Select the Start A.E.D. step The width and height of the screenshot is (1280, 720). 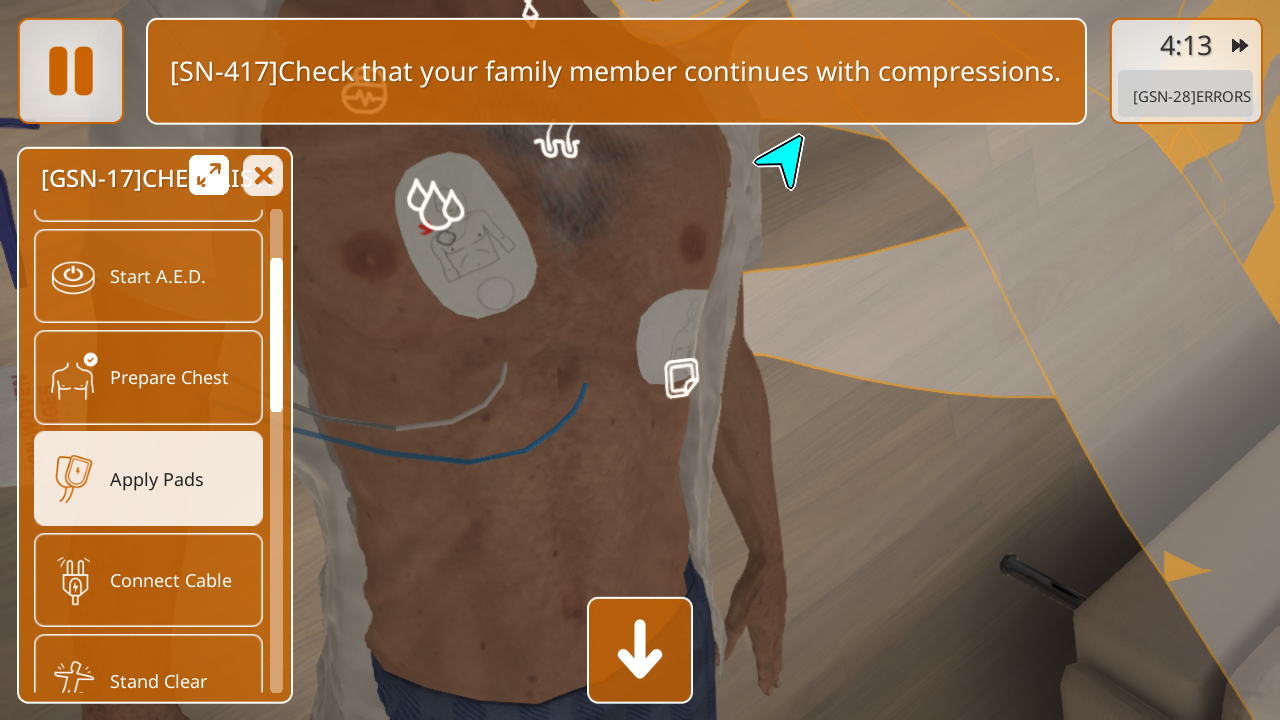point(149,276)
